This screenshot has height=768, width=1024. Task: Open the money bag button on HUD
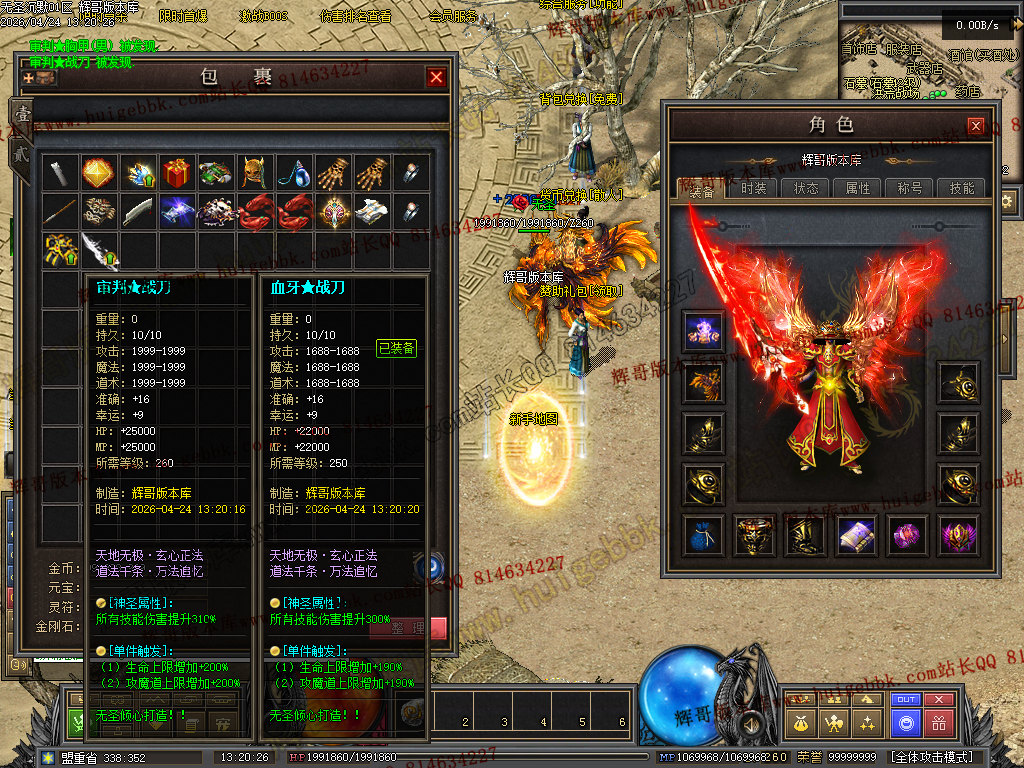pyautogui.click(x=800, y=722)
